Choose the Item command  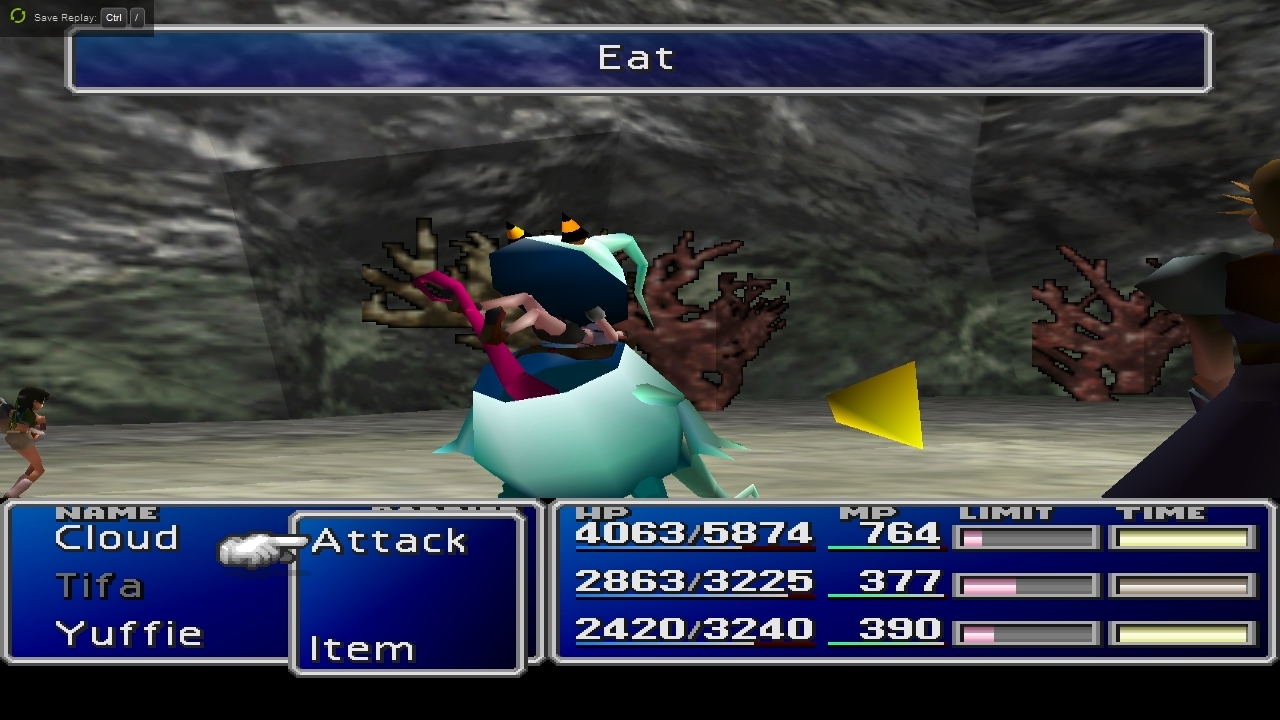pos(361,649)
